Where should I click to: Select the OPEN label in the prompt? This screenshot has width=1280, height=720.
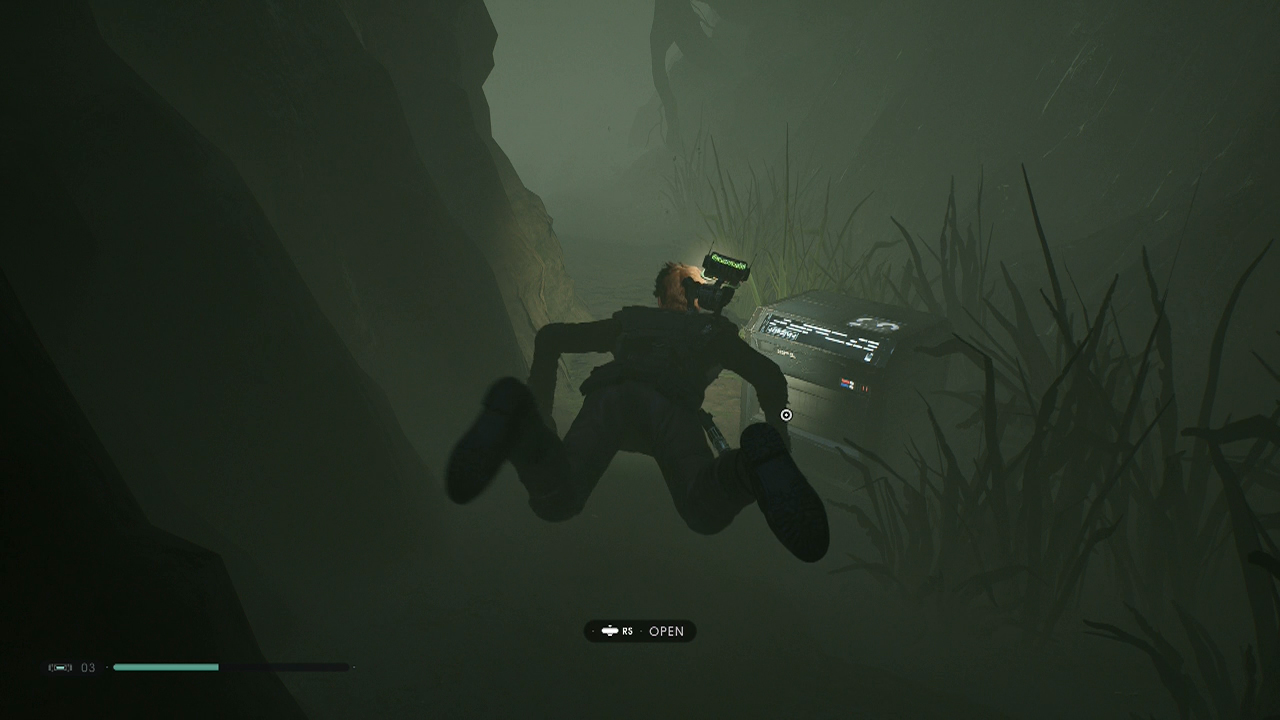click(x=666, y=631)
